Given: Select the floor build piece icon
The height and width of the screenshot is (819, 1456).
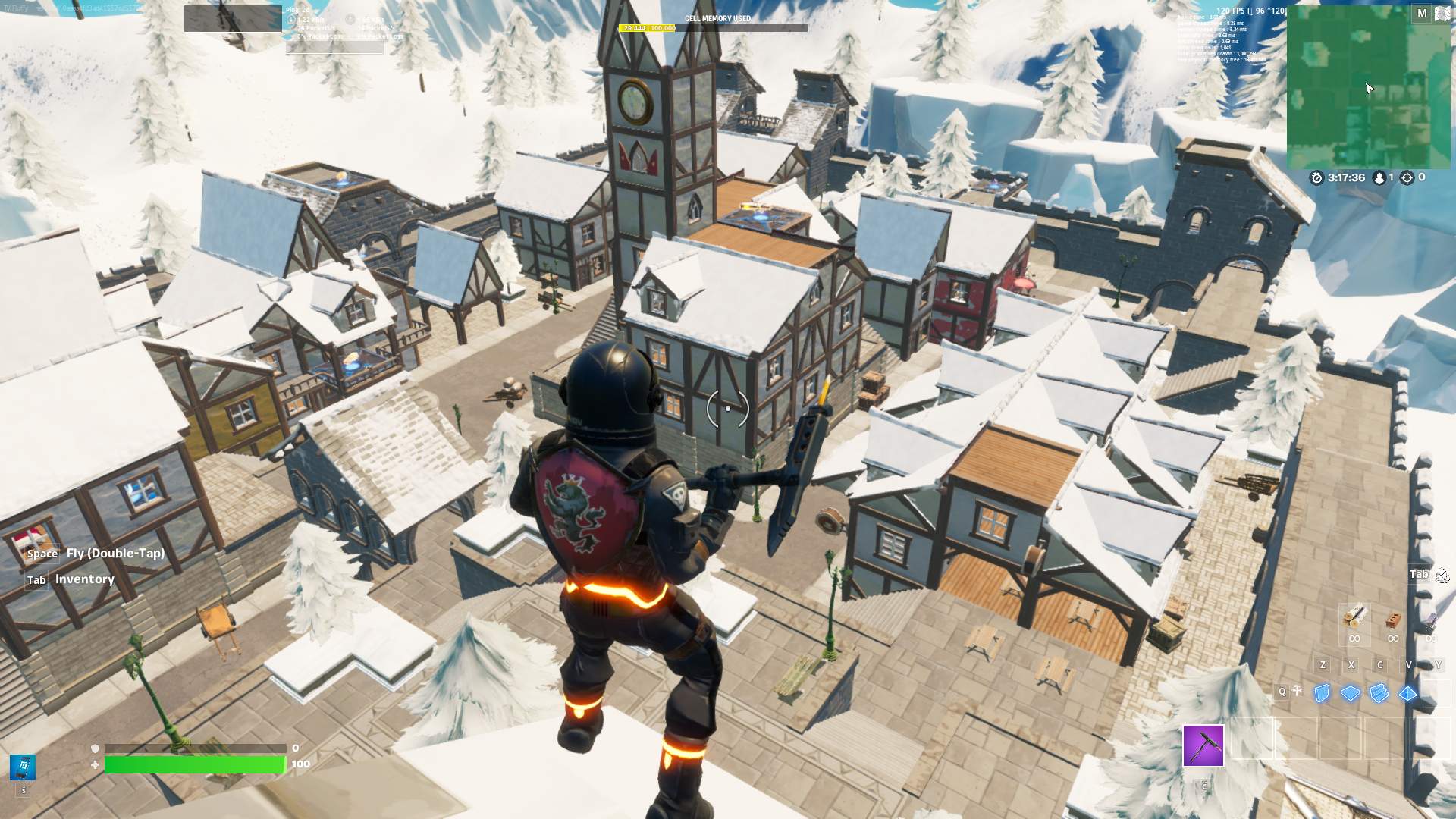Looking at the screenshot, I should pos(1350,692).
